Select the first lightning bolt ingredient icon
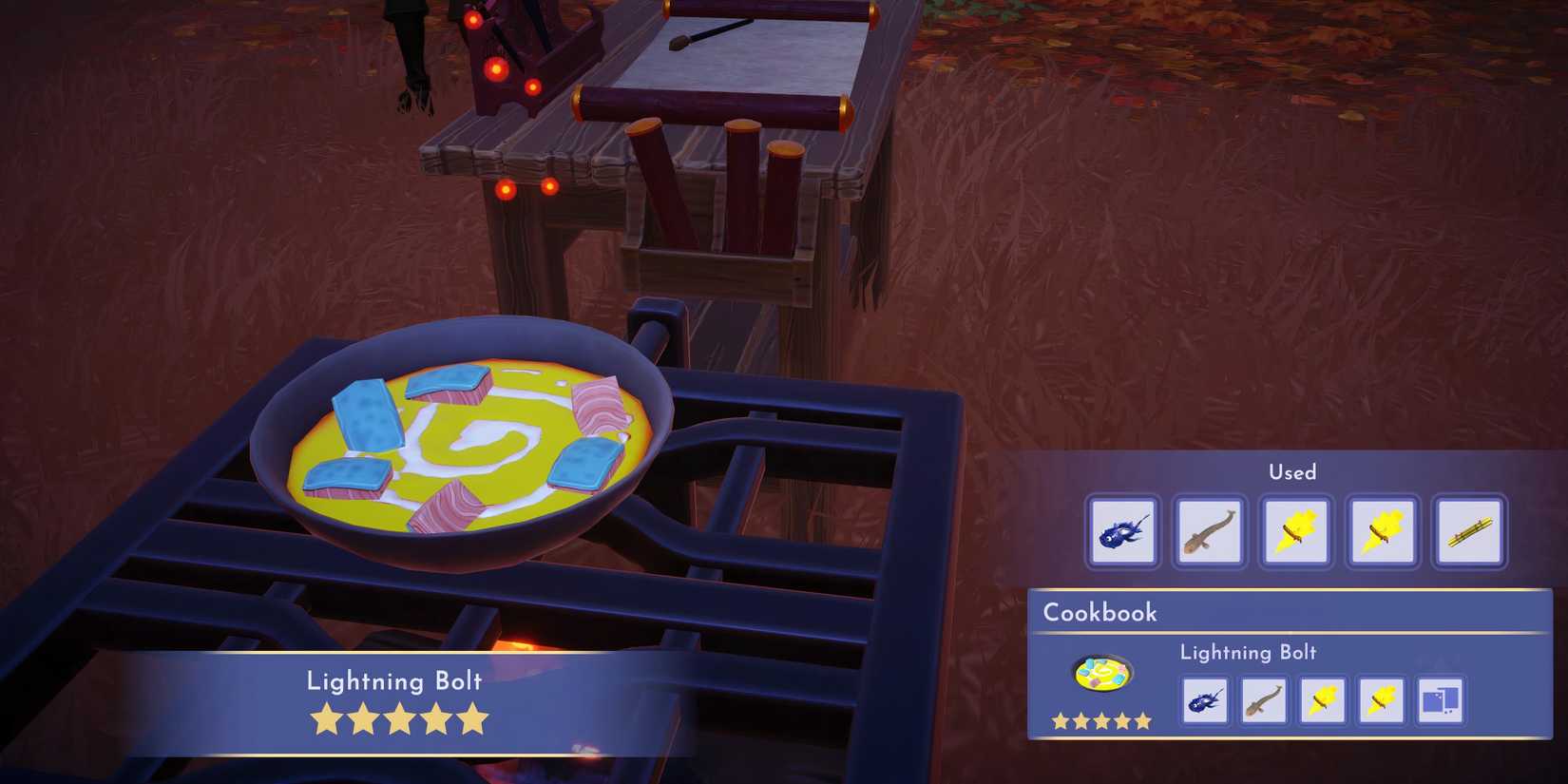 click(x=1295, y=530)
